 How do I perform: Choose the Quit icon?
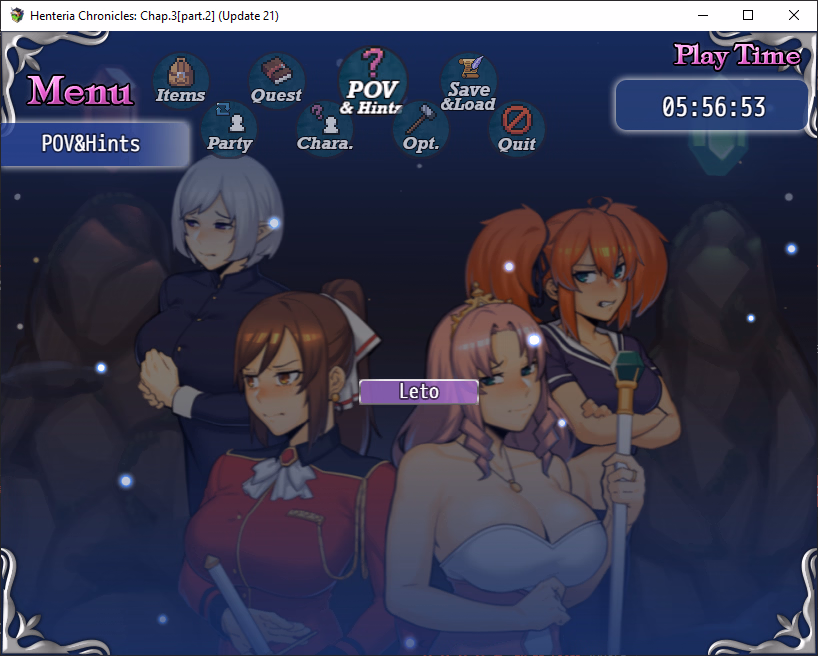tap(516, 129)
